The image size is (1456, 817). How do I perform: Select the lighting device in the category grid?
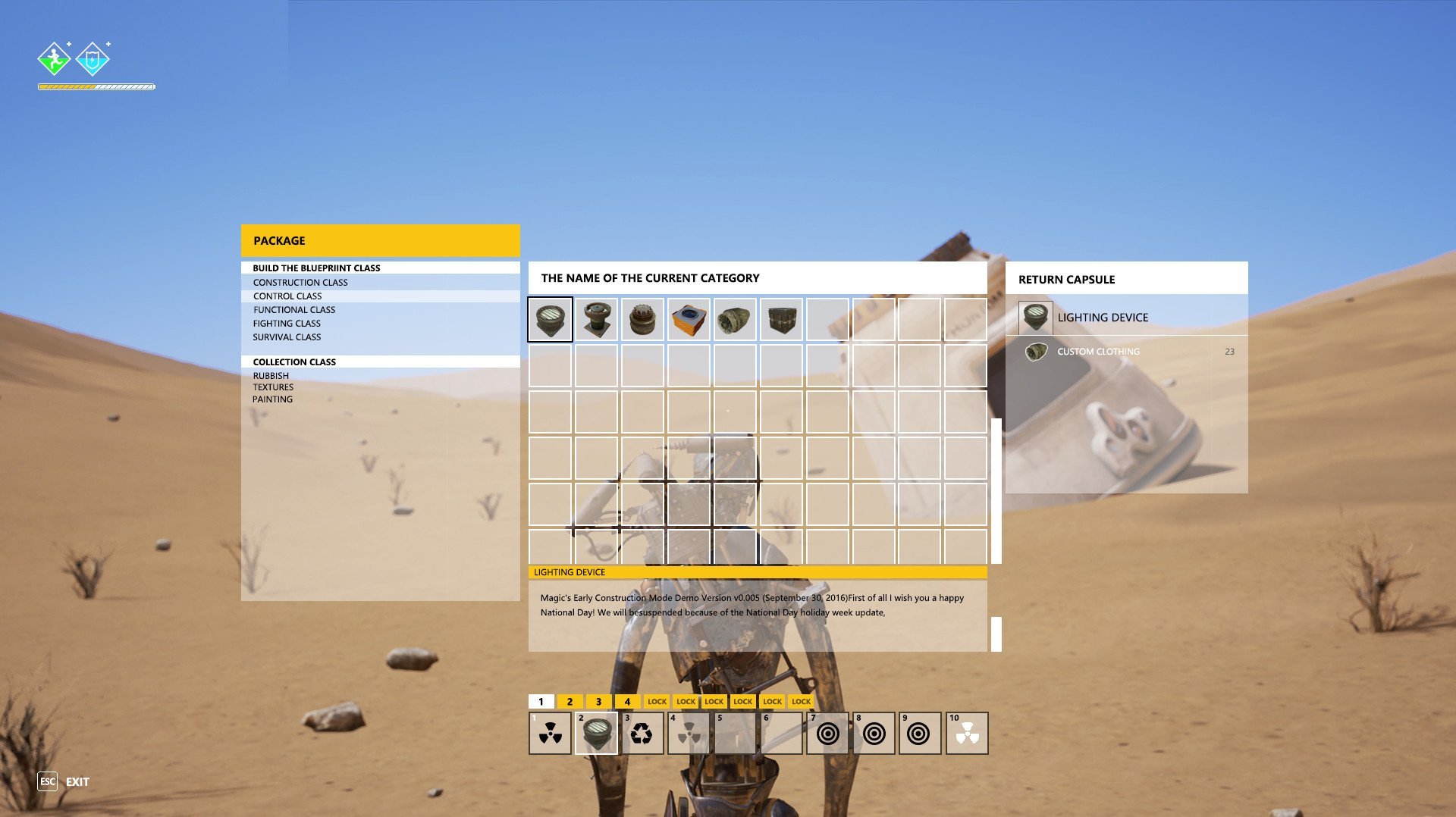[550, 319]
